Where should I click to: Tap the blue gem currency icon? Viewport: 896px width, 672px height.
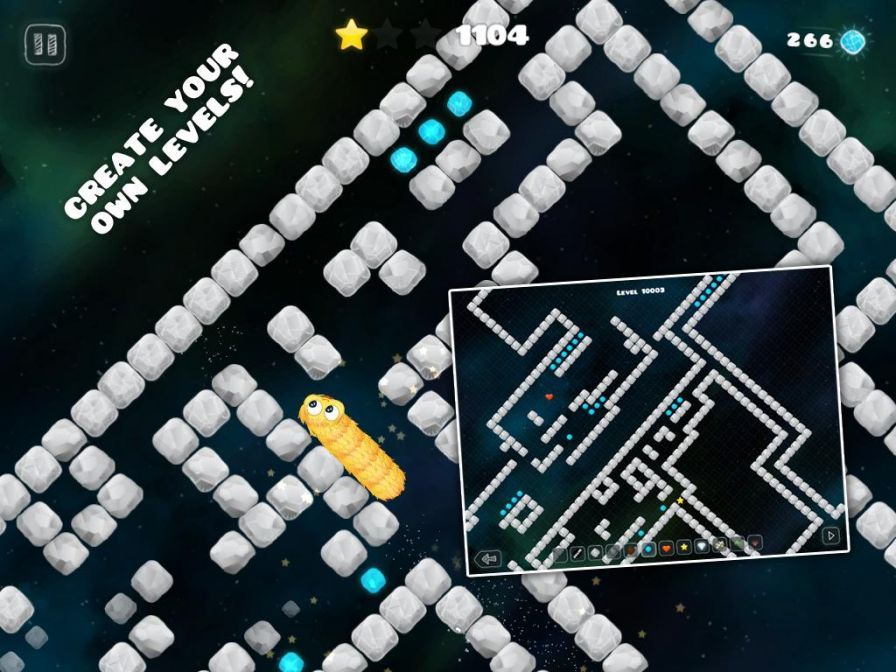pos(852,40)
